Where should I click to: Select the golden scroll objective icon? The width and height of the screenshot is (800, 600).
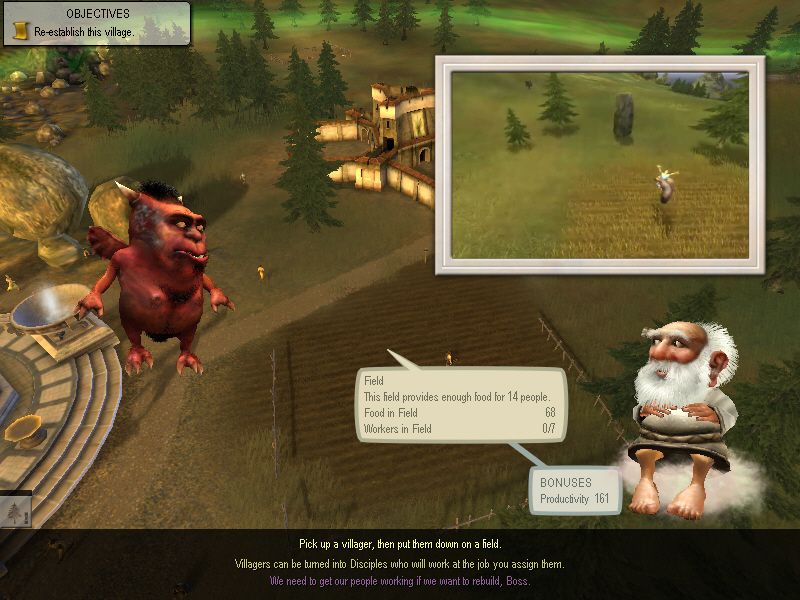click(x=19, y=32)
